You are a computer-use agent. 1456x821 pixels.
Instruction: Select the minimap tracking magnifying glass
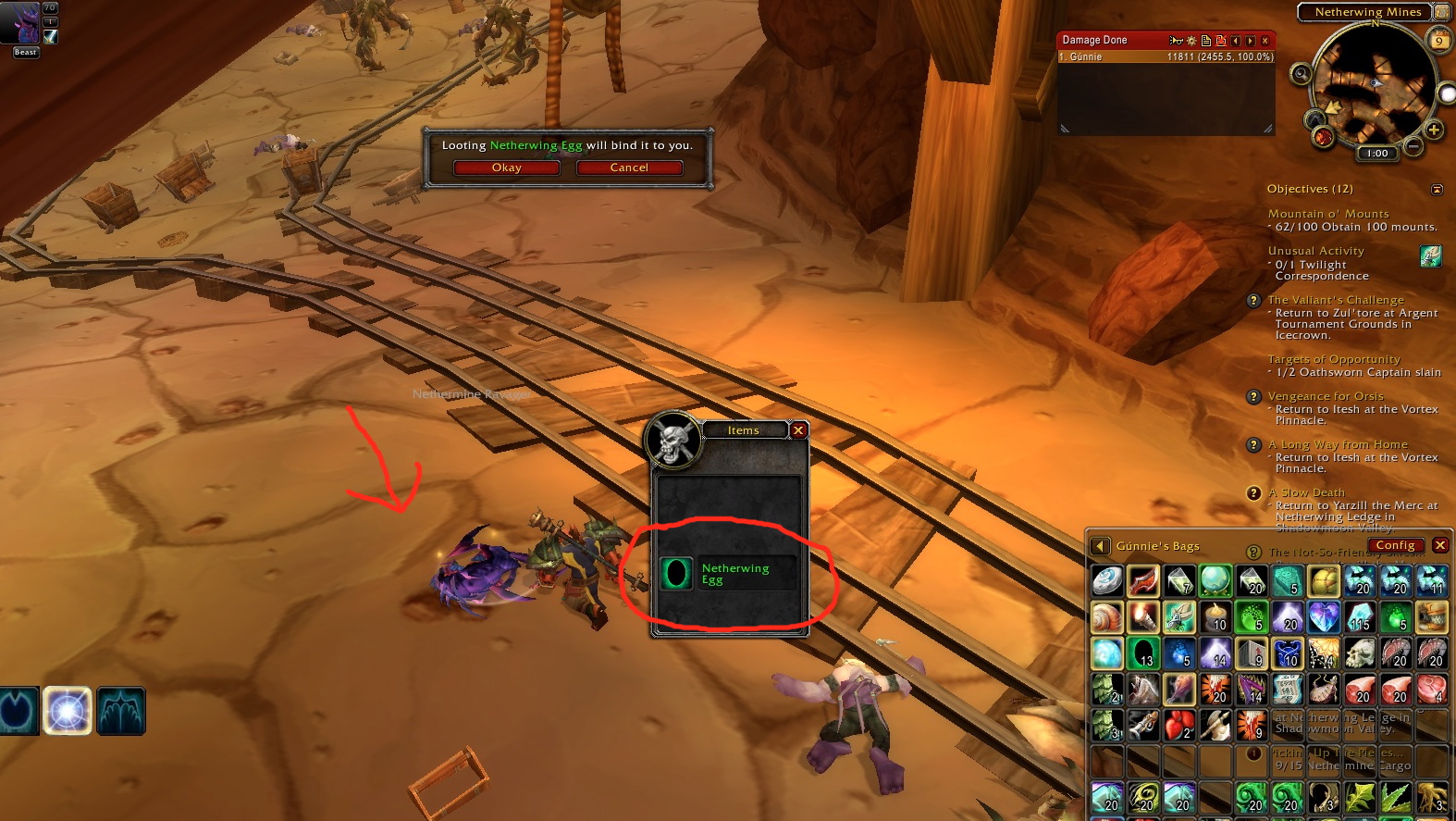[x=1302, y=74]
